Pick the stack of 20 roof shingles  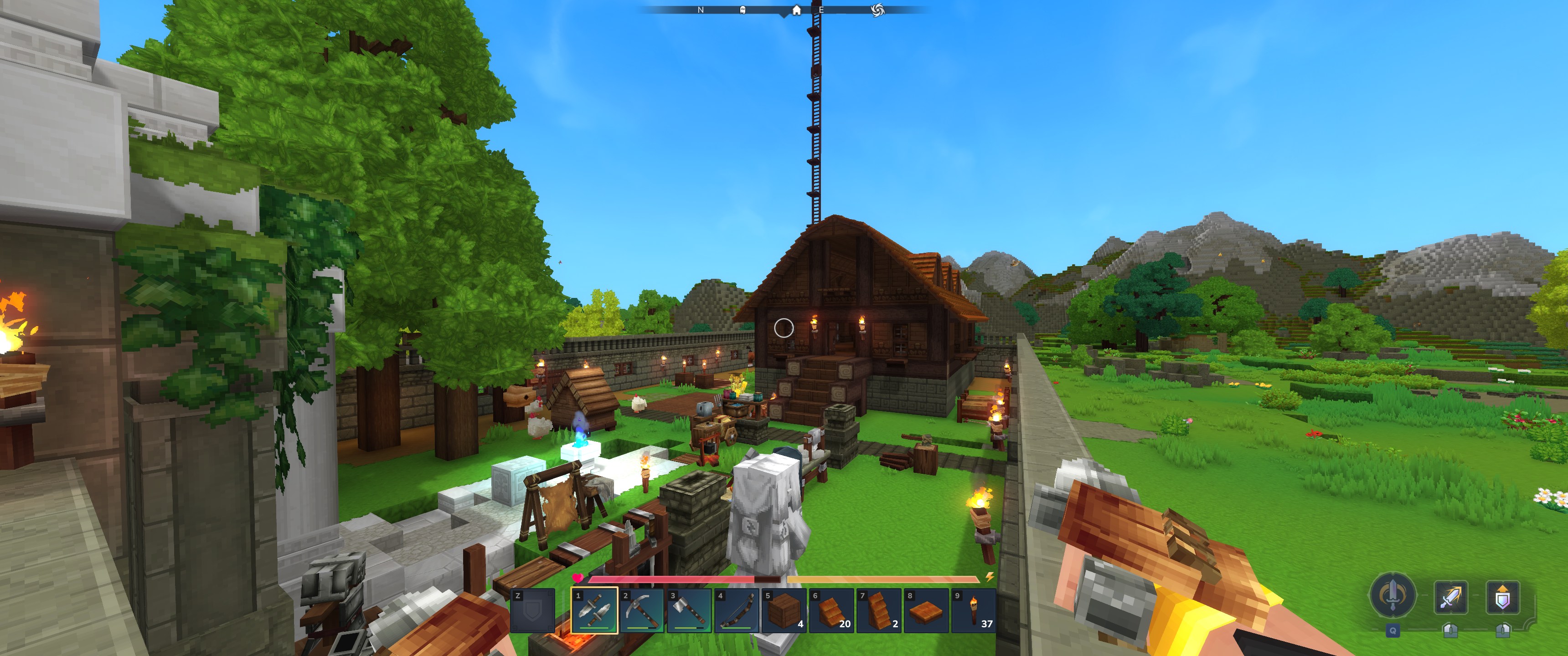click(831, 610)
